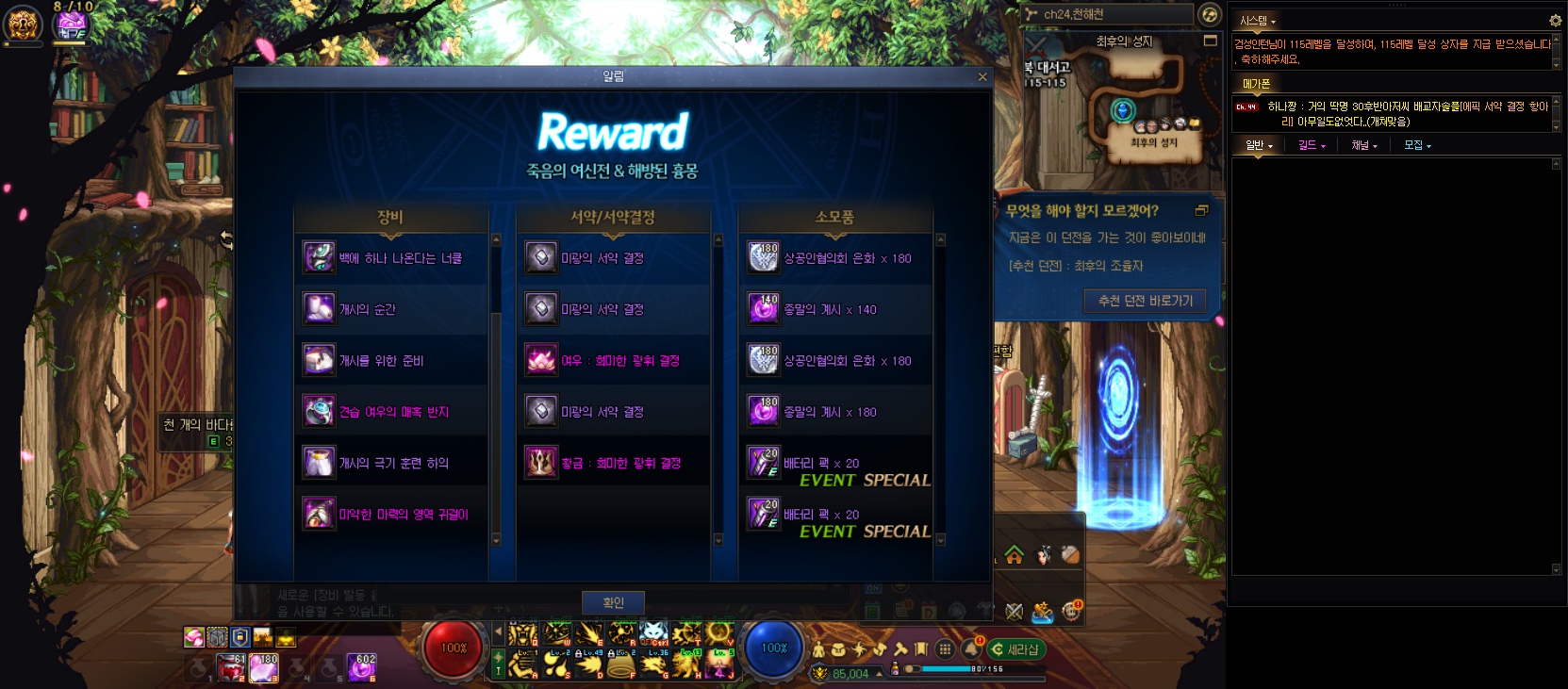Open the 모집 chat tab
The image size is (1568, 689).
click(1416, 145)
